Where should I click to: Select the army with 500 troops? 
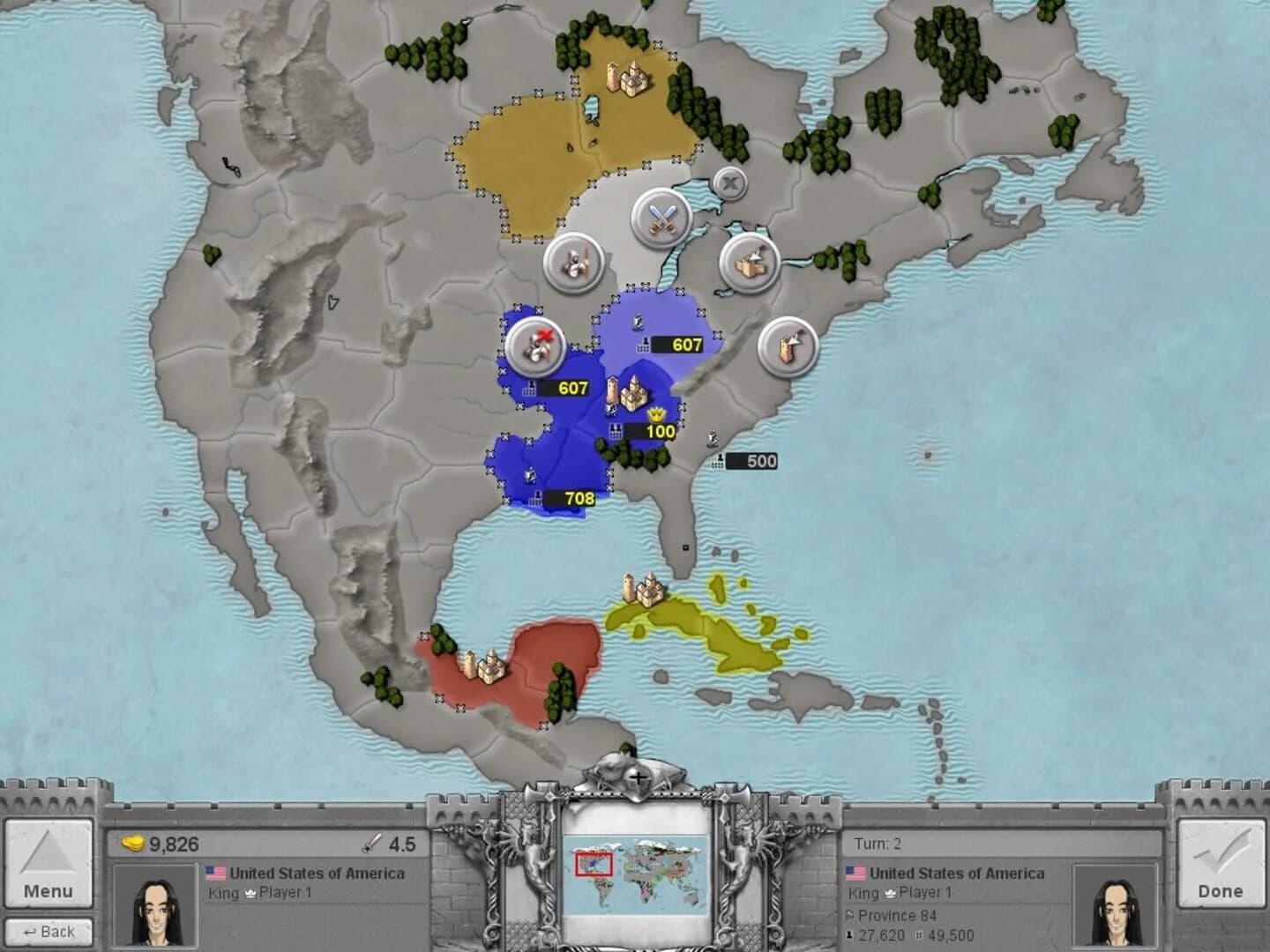pyautogui.click(x=751, y=461)
